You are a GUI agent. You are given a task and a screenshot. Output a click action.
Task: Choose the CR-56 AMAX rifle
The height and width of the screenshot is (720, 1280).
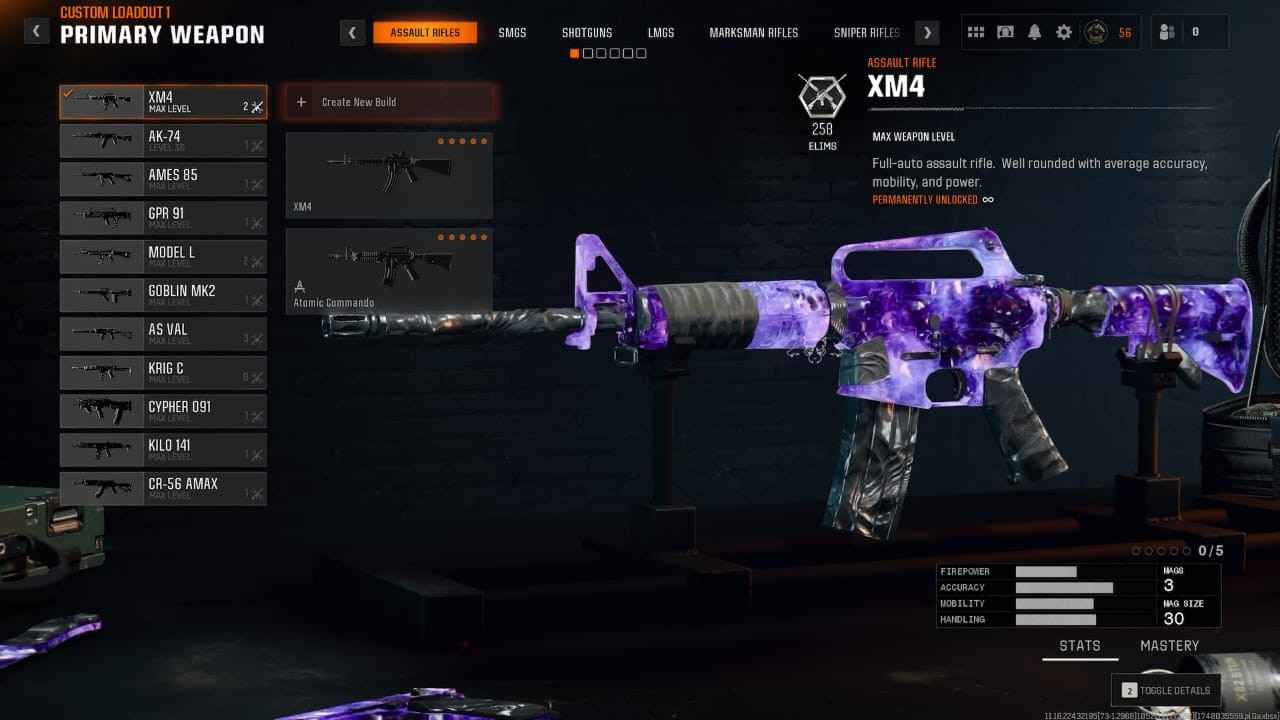coord(163,488)
